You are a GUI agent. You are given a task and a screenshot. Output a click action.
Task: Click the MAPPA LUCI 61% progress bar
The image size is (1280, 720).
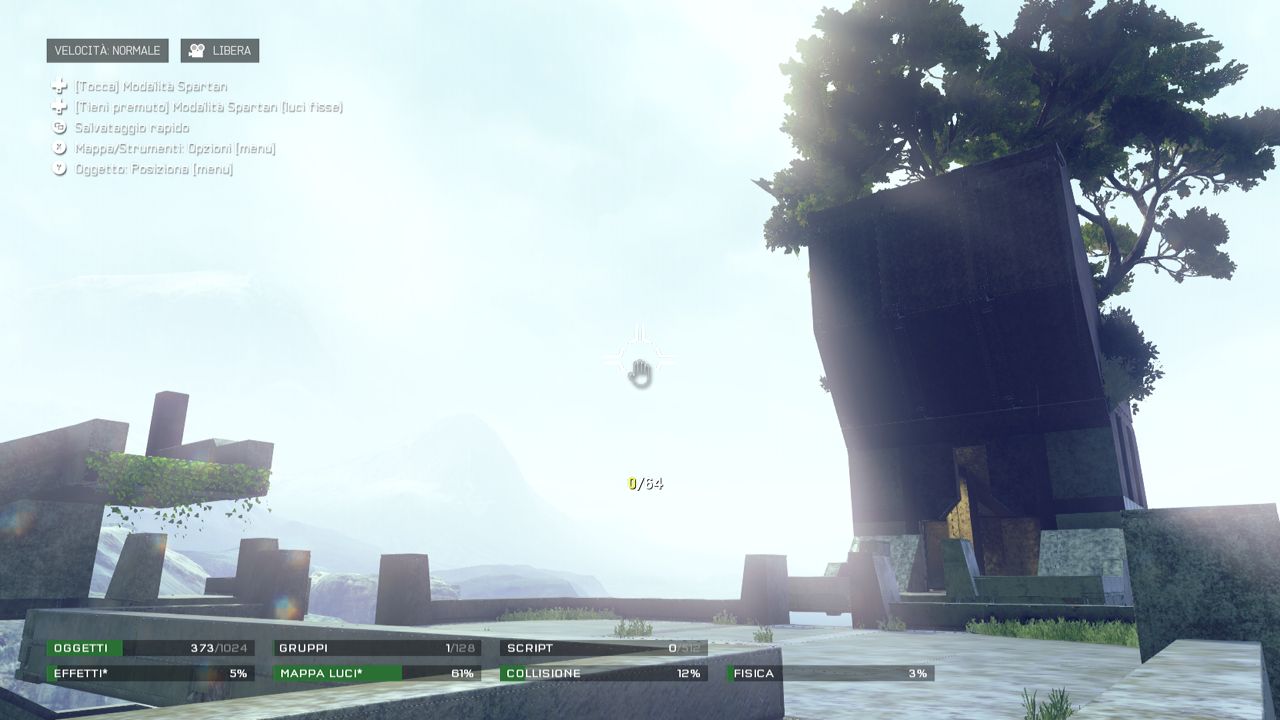tap(380, 673)
